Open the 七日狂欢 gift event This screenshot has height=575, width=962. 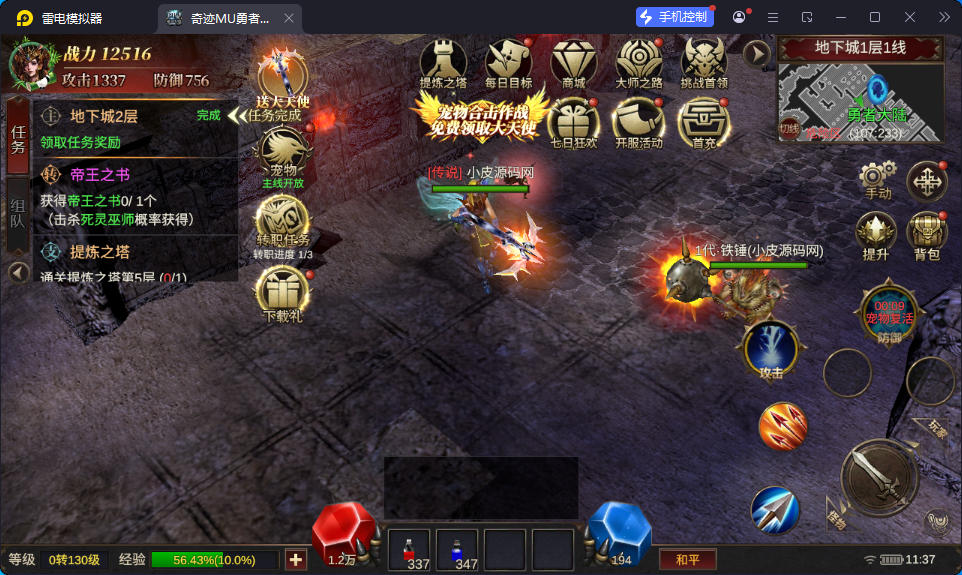(x=573, y=122)
